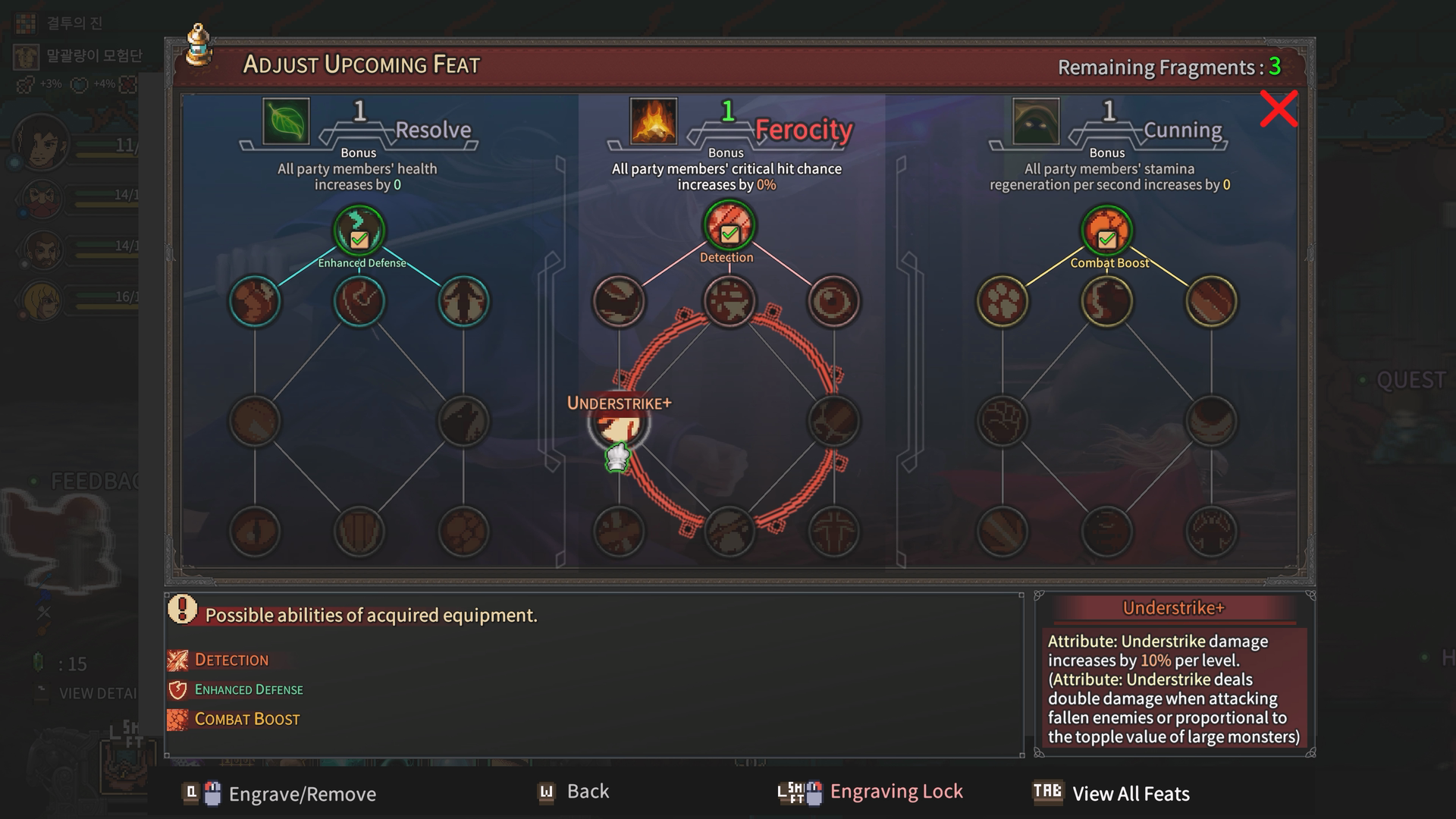Click the Detection entry in the abilities list
The height and width of the screenshot is (819, 1456).
(x=231, y=659)
